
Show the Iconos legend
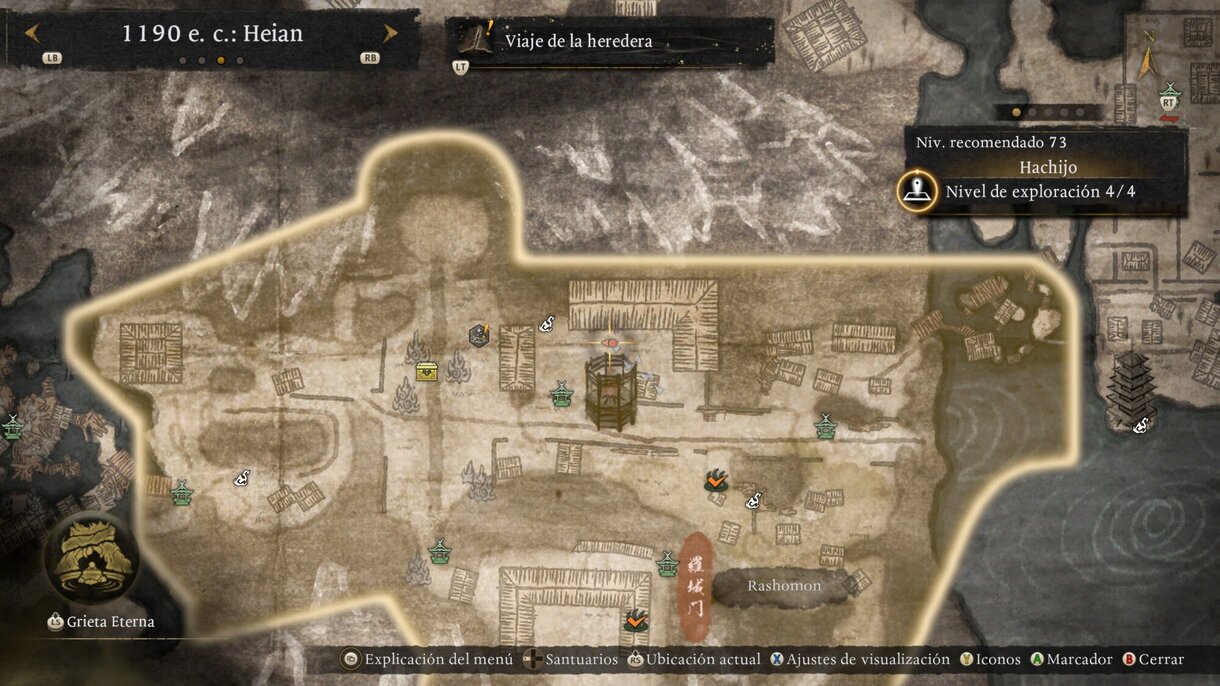click(x=991, y=660)
